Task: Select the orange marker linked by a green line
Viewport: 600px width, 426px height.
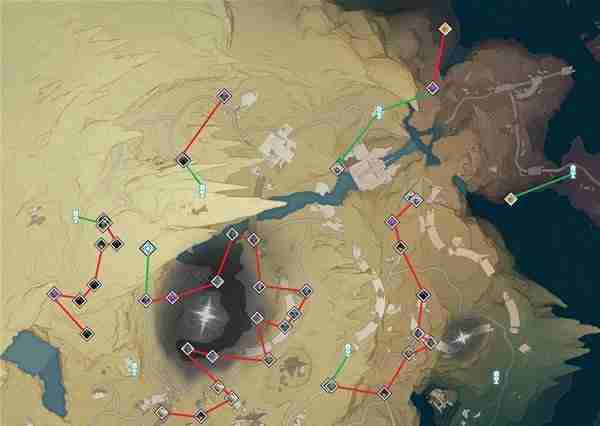Action: (510, 198)
